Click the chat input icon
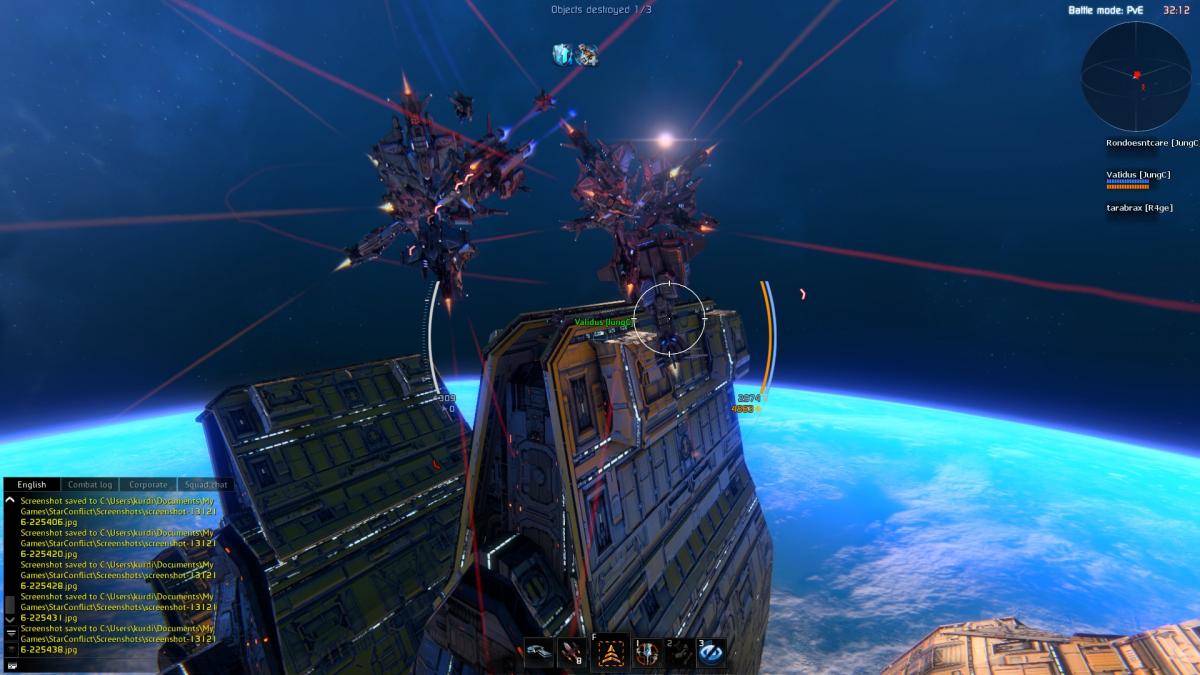The height and width of the screenshot is (675, 1200). pyautogui.click(x=11, y=664)
